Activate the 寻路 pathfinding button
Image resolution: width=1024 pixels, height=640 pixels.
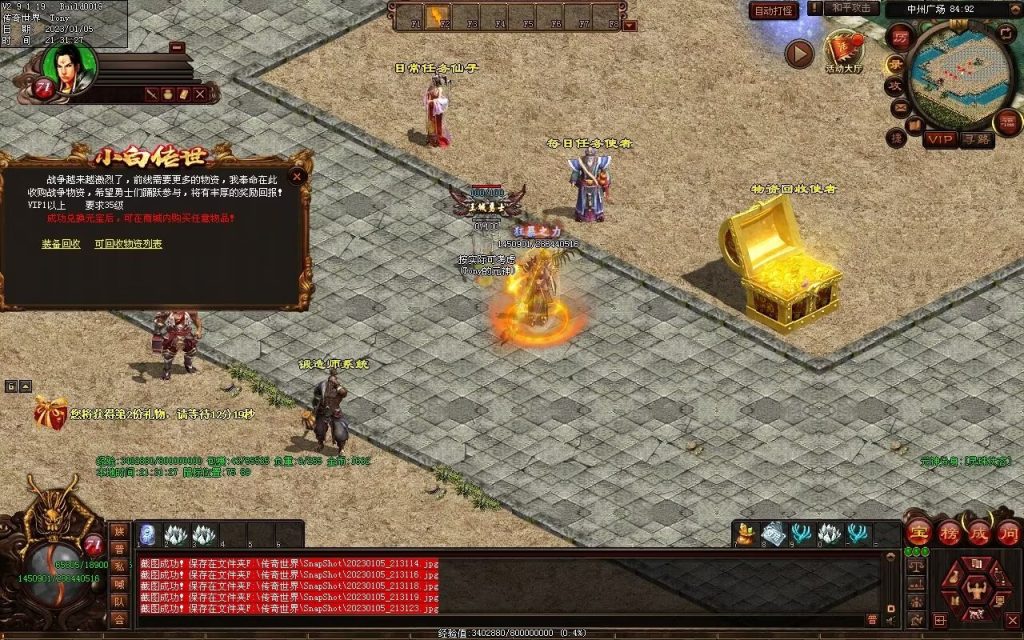(976, 139)
